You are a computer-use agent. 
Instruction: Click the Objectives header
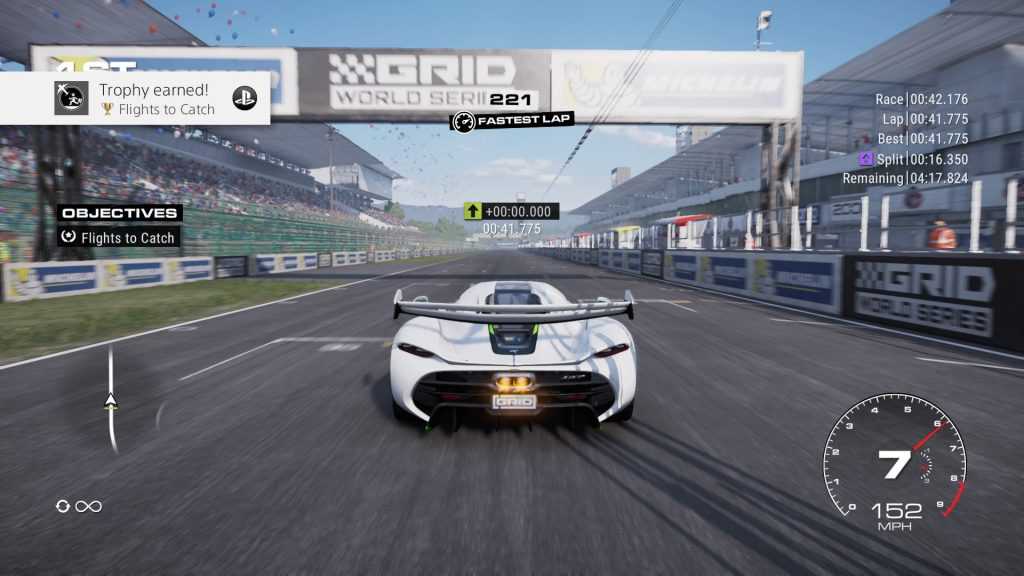click(119, 213)
